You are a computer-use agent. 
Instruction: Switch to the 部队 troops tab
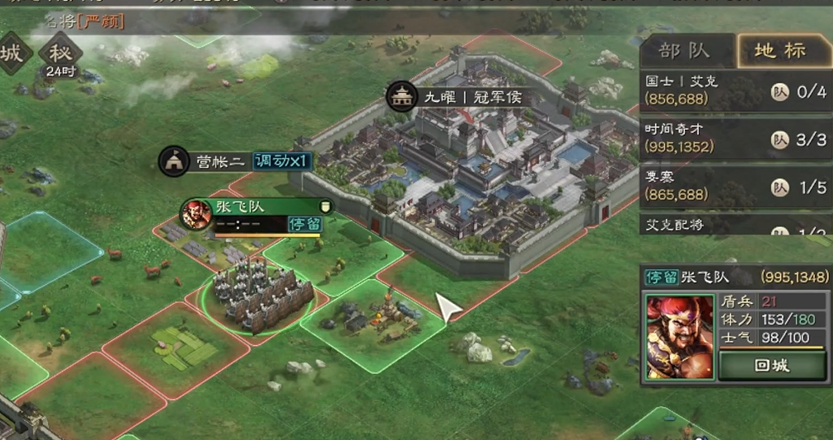(x=682, y=51)
